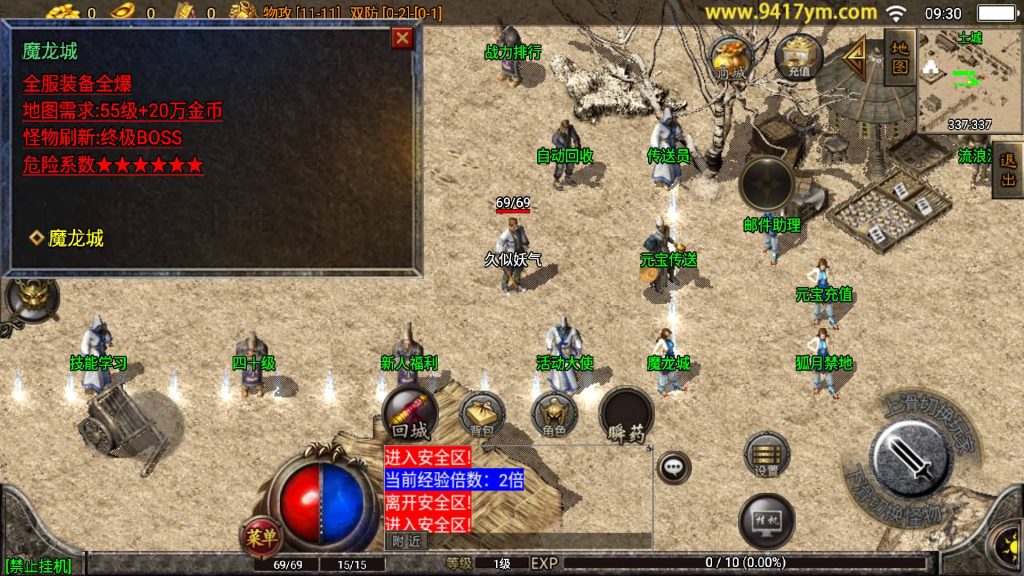
Task: Switch to the 附近 nearby chat tab
Action: coord(405,541)
